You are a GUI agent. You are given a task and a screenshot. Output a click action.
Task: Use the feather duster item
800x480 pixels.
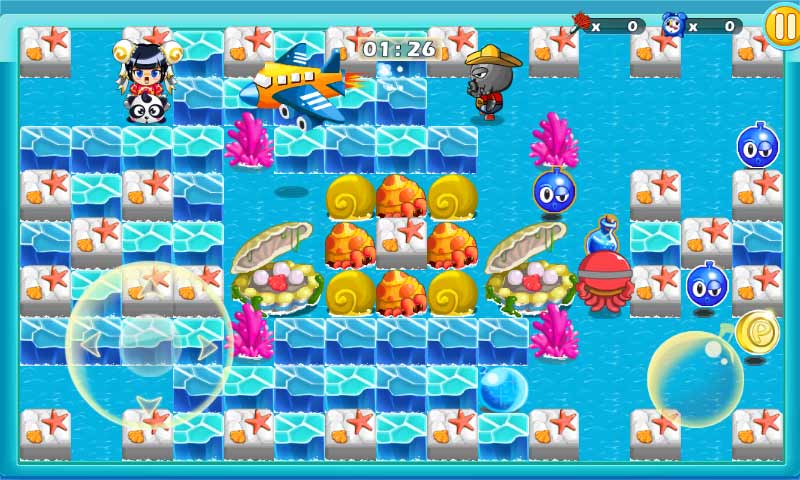coord(580,24)
